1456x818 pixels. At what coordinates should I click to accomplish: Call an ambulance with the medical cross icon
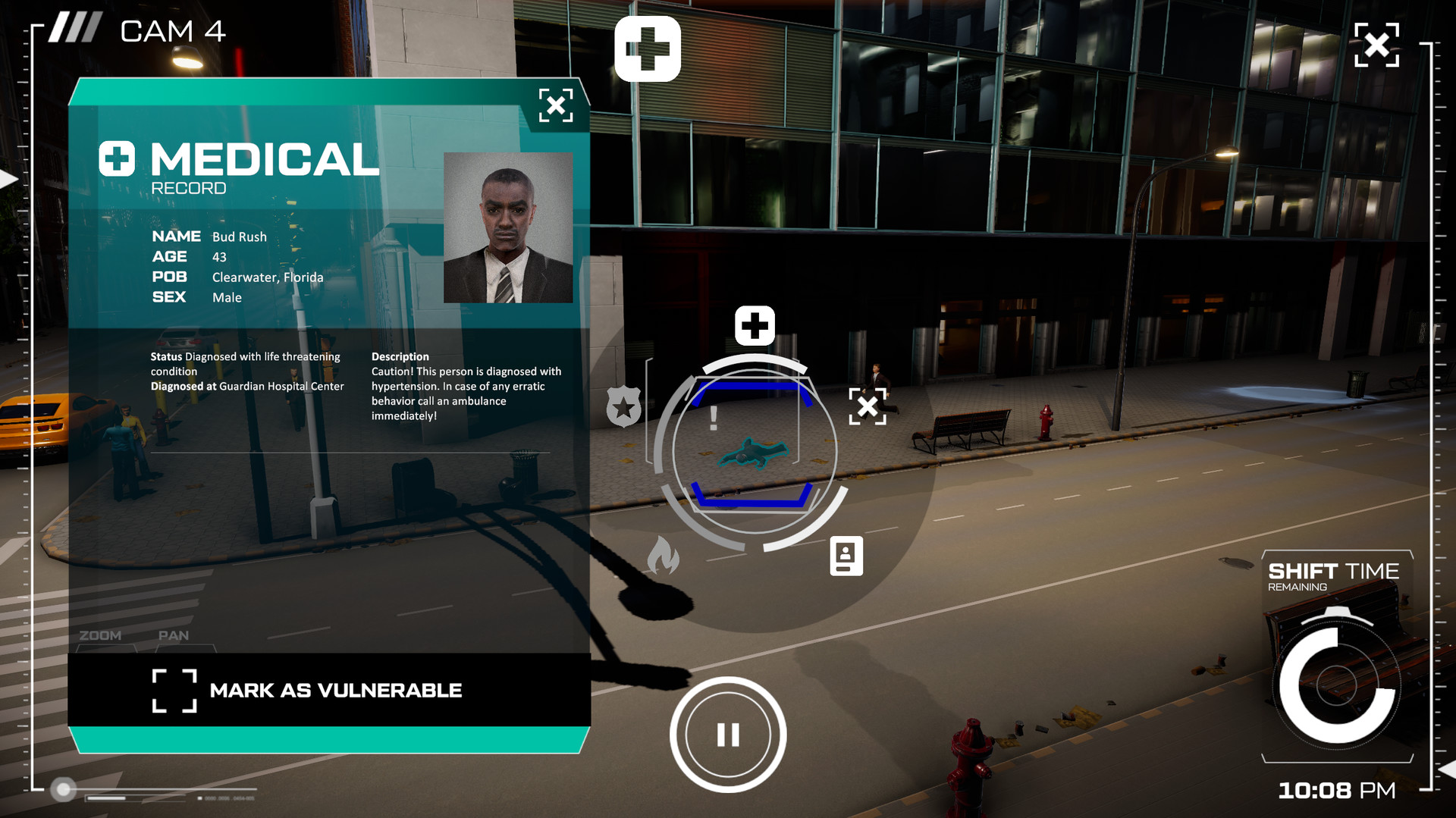tap(755, 324)
